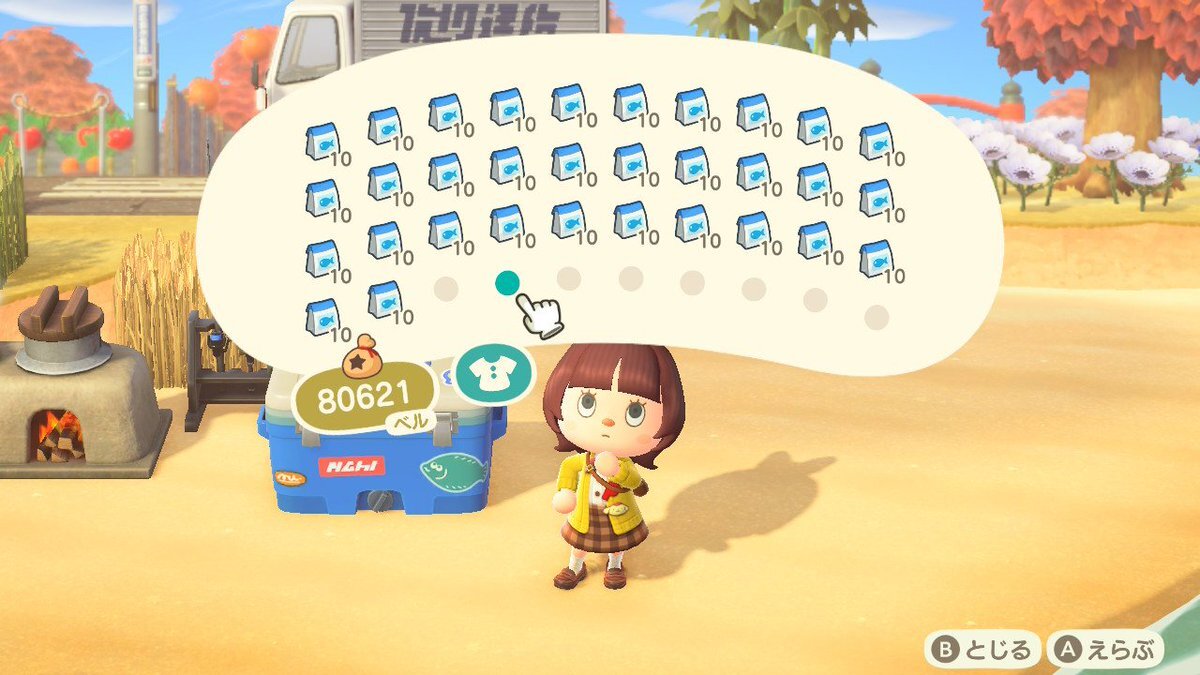Open the clothing wardrobe shirt icon

494,372
